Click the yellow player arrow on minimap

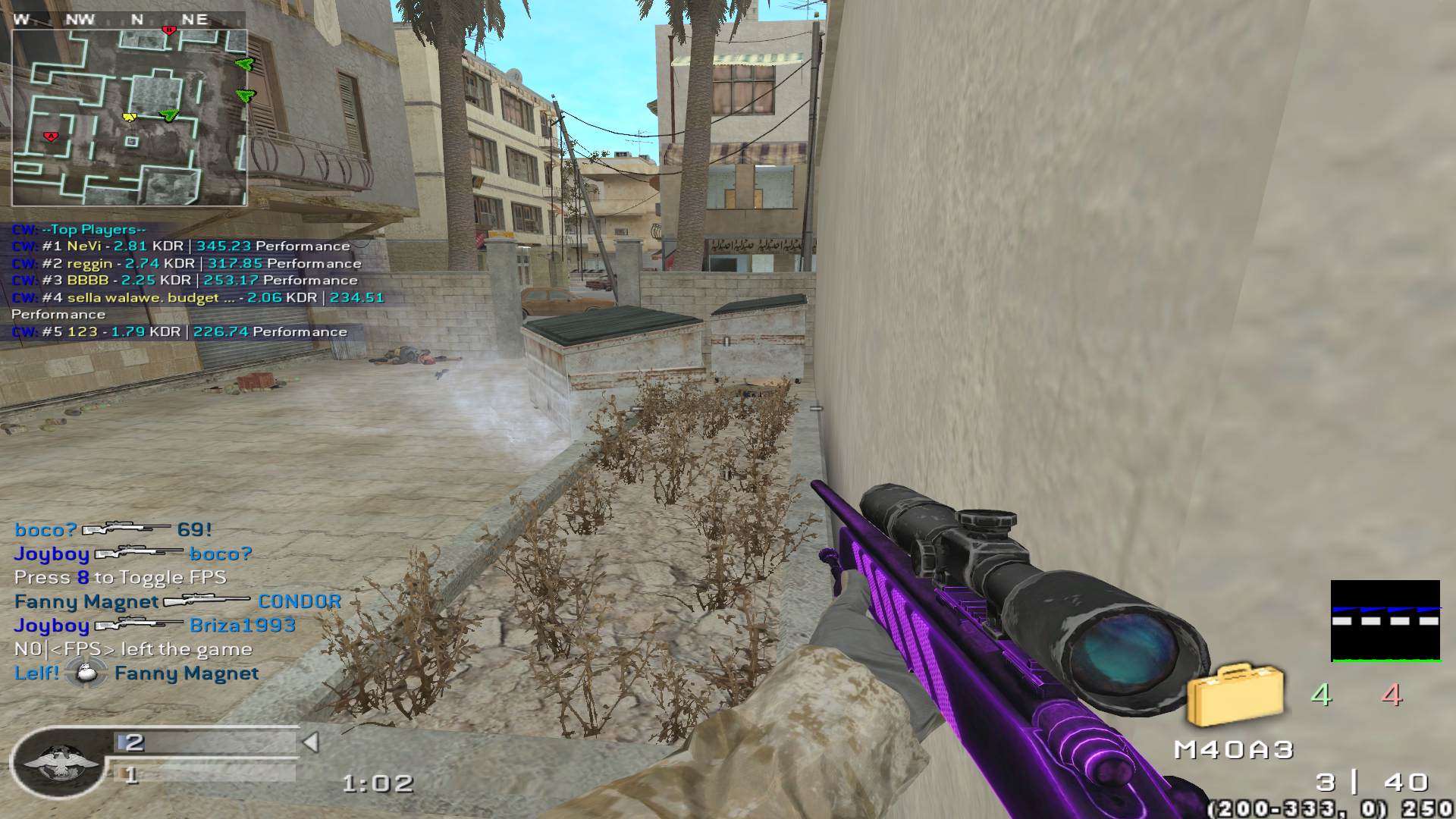pos(130,117)
